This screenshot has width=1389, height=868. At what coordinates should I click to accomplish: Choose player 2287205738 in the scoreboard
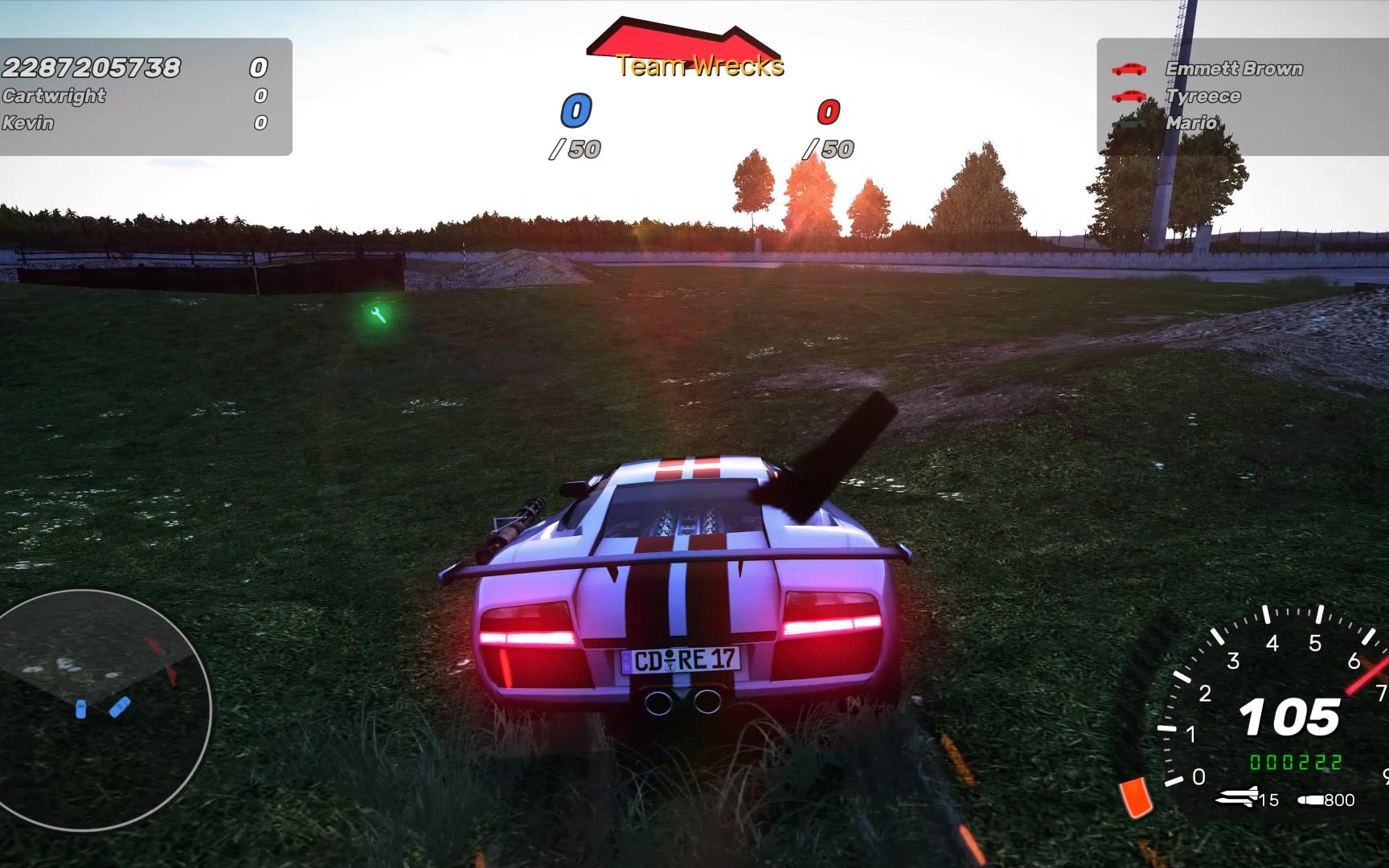click(x=92, y=67)
